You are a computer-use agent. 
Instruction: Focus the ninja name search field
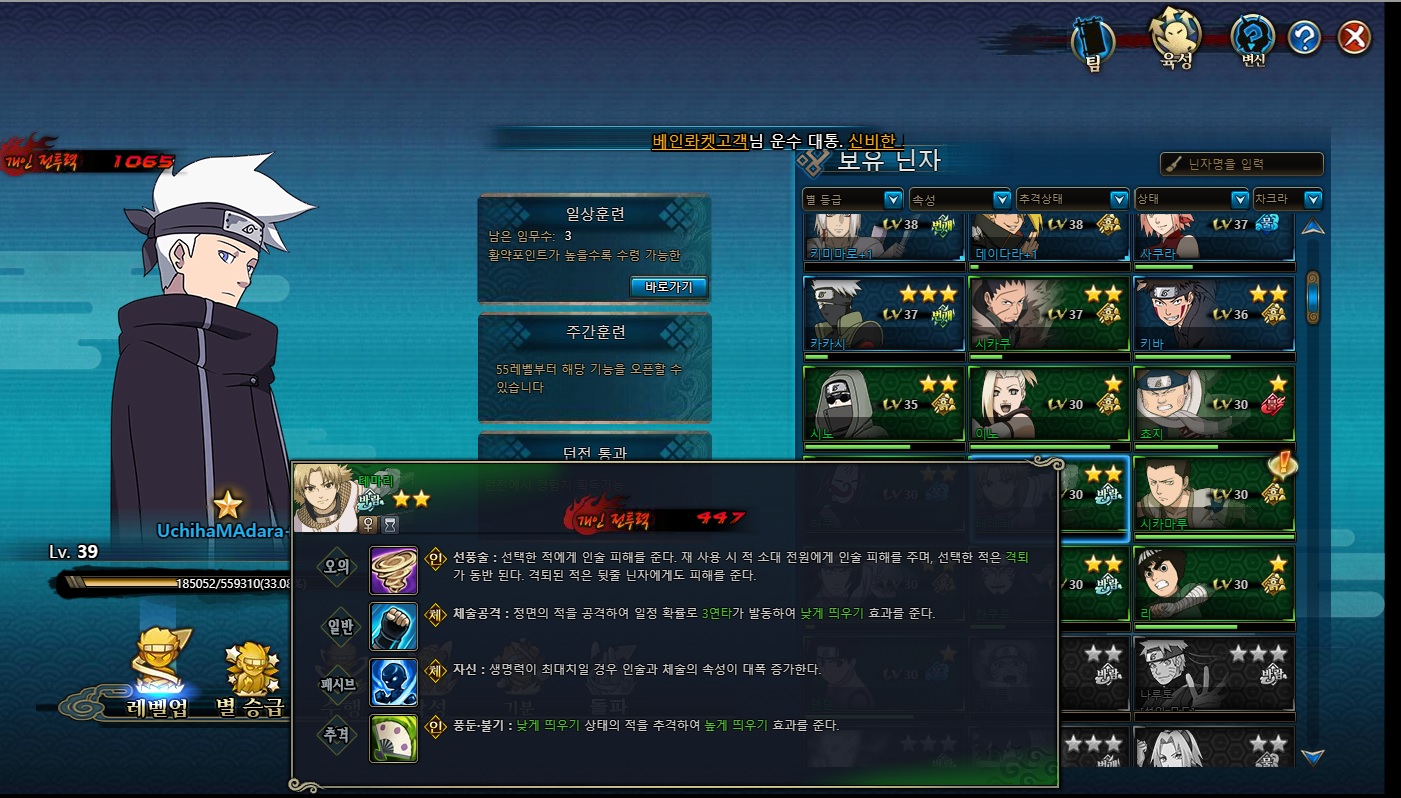tap(1242, 164)
